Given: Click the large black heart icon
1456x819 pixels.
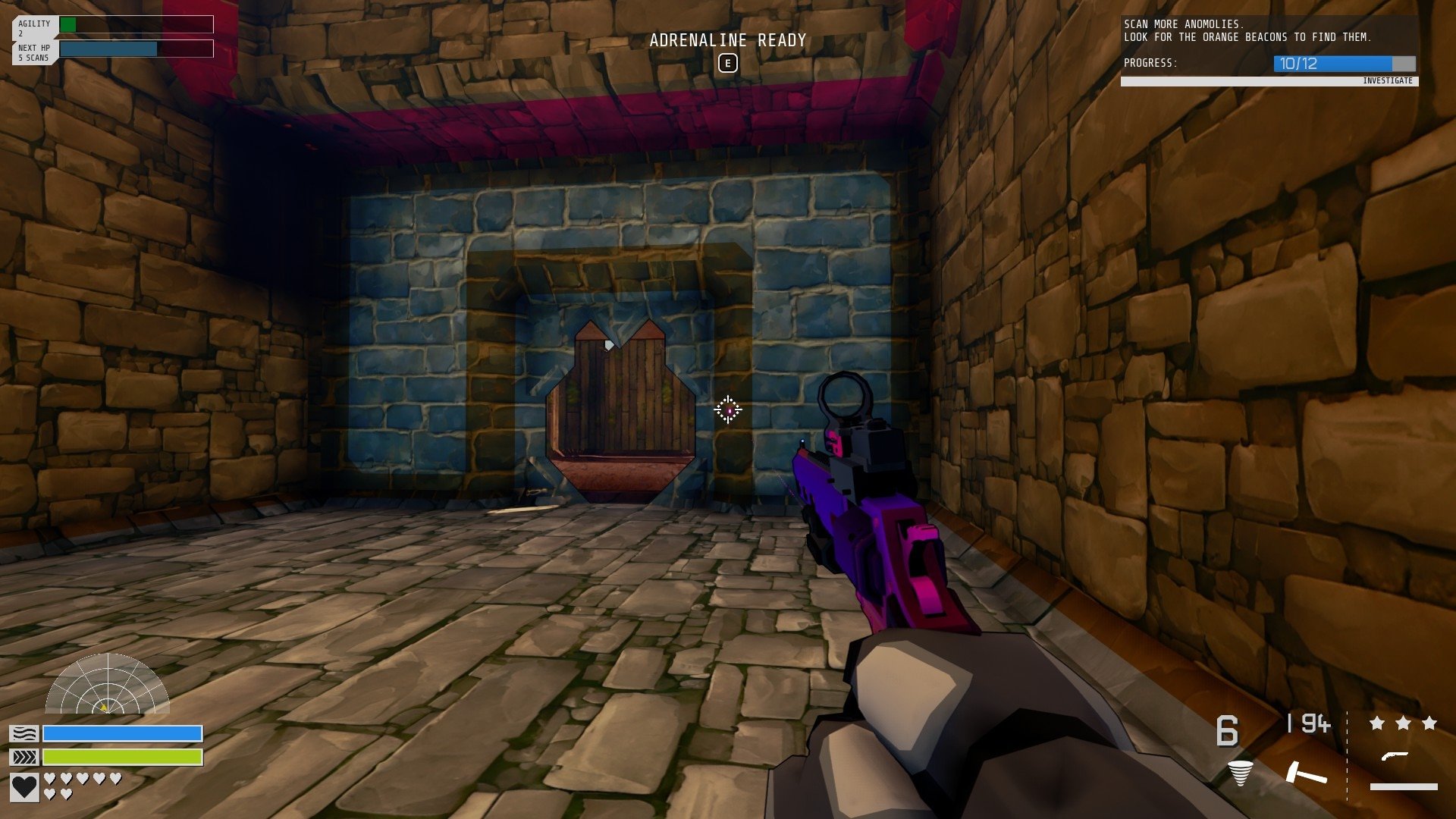Looking at the screenshot, I should point(24,787).
